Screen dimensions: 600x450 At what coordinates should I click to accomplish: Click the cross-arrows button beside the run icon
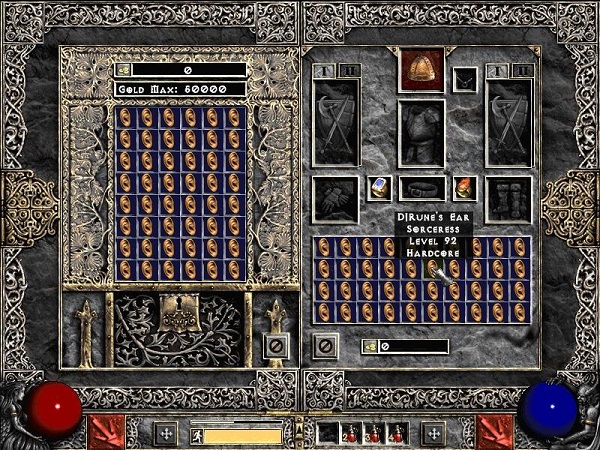(167, 434)
